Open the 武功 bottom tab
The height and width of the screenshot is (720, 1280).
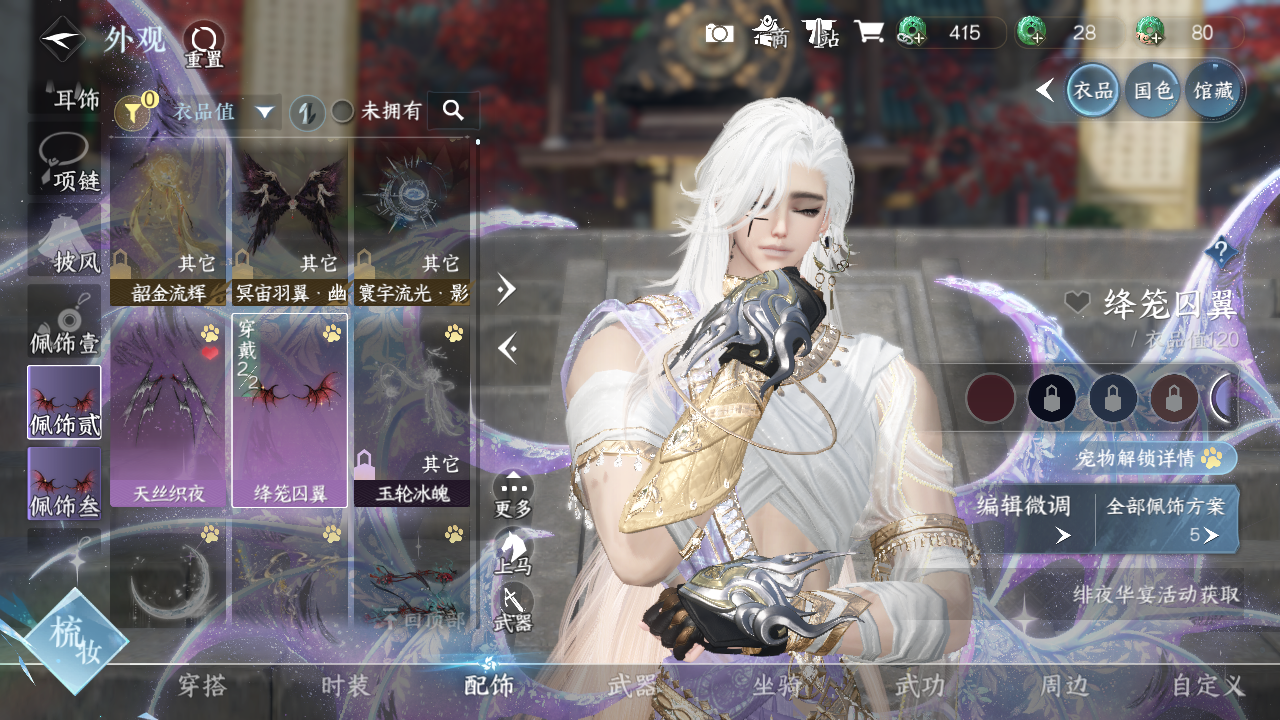[x=919, y=686]
